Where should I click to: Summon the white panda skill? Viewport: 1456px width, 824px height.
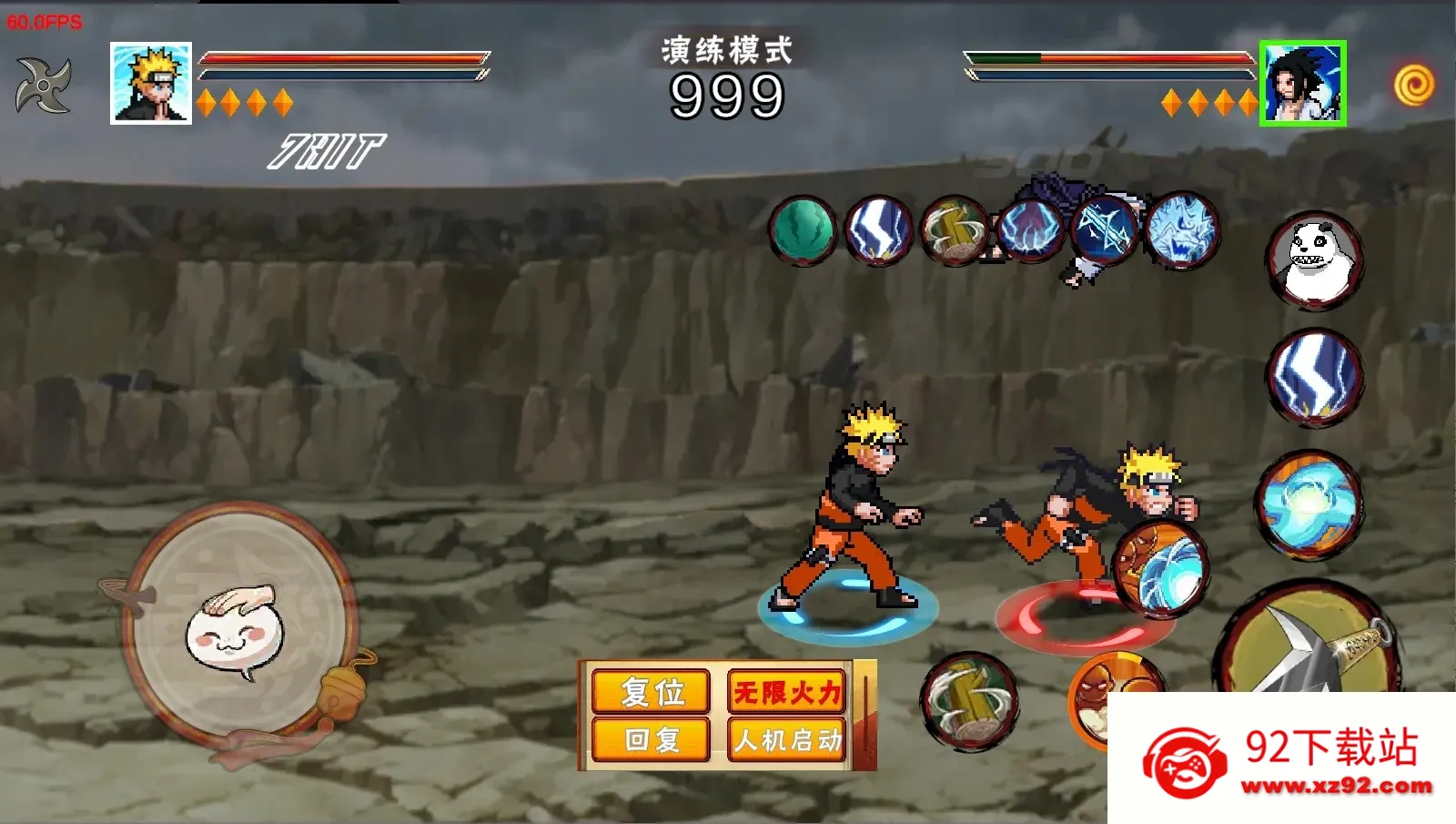coord(1314,259)
